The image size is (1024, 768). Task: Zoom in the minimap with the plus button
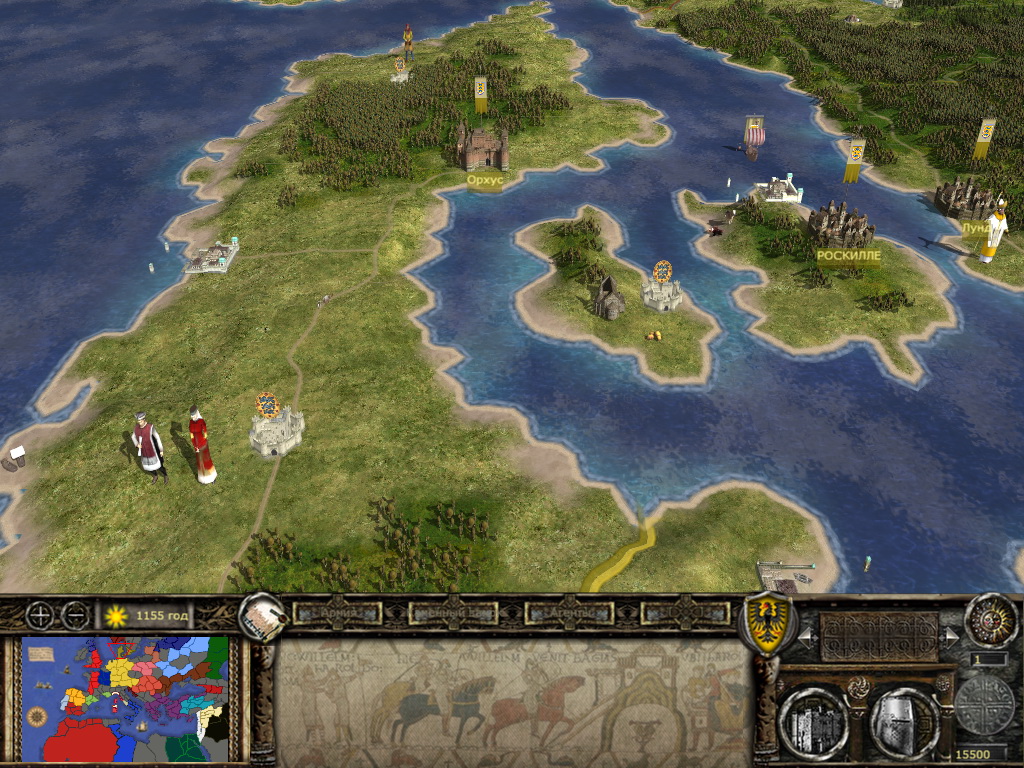coord(41,615)
